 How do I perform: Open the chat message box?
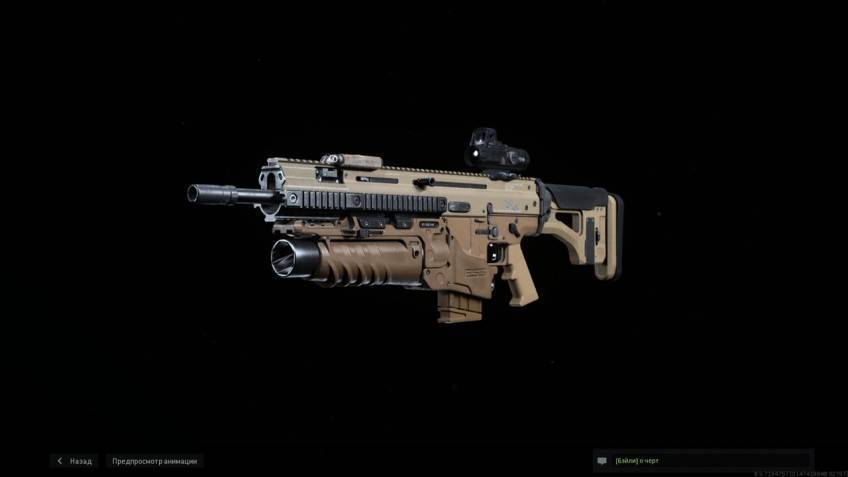702,461
